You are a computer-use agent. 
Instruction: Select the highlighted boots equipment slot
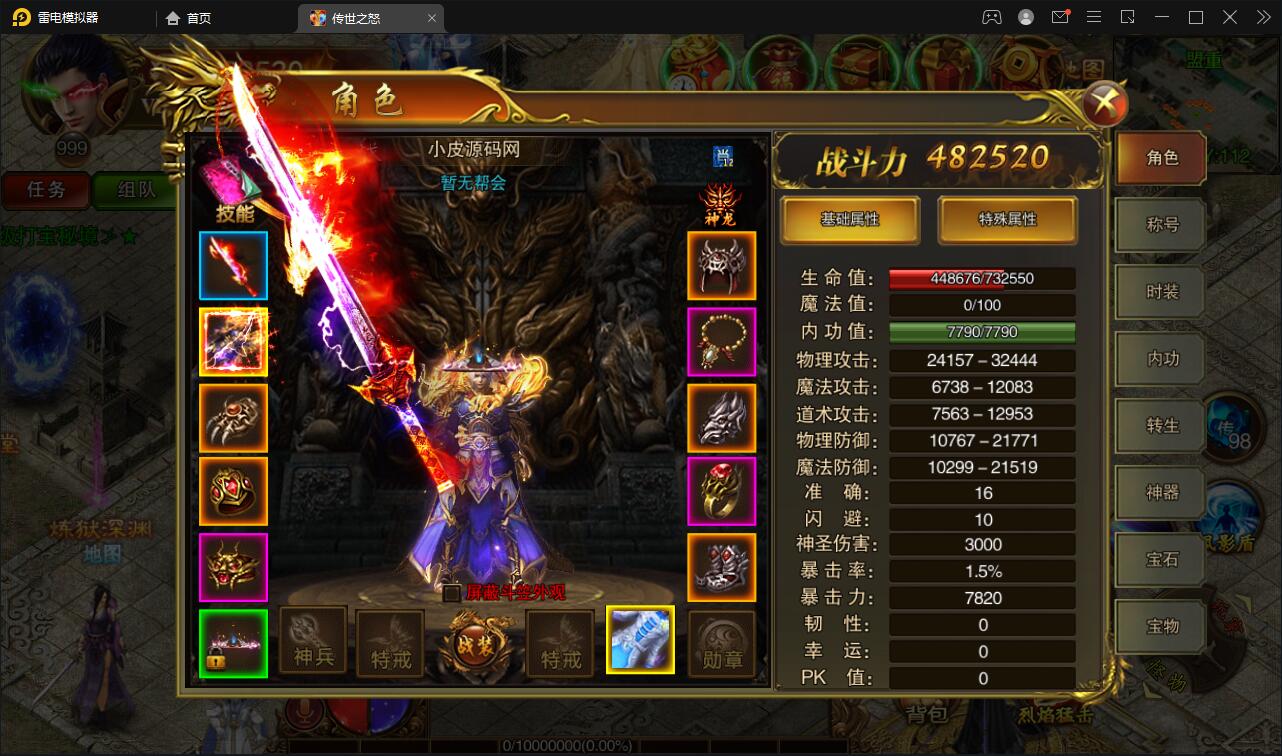[640, 640]
